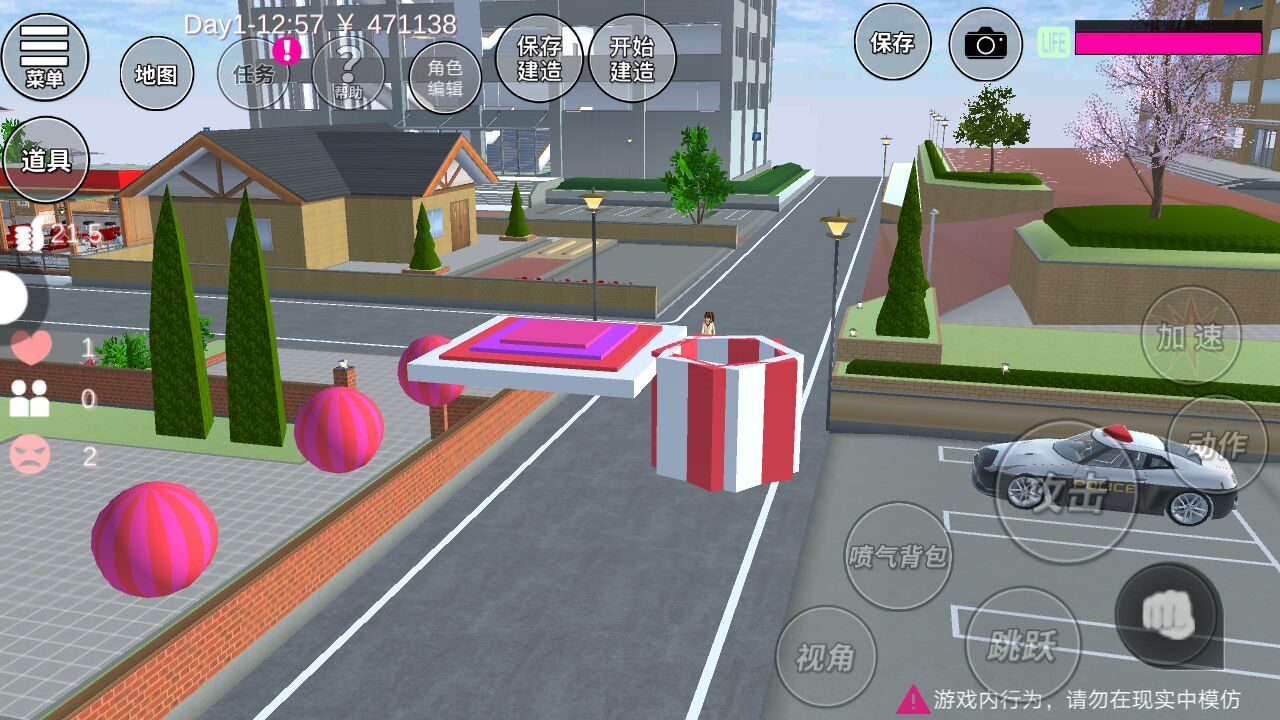The height and width of the screenshot is (720, 1280).
Task: Tap the fist punch button
Action: 1168,613
